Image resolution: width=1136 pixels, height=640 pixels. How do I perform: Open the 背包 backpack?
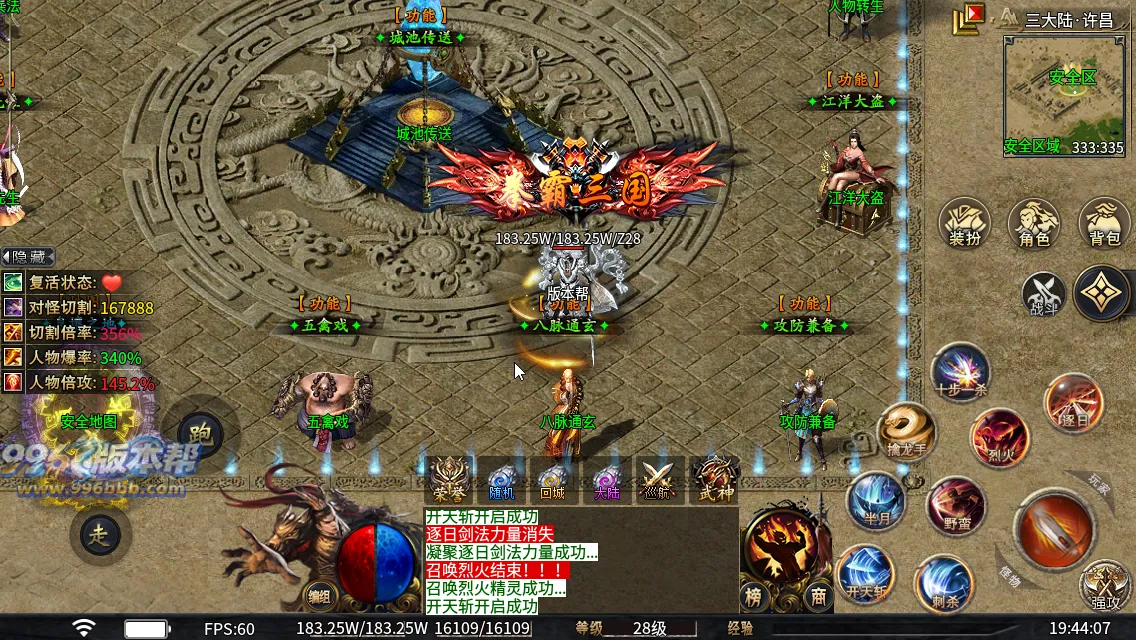pyautogui.click(x=1104, y=223)
